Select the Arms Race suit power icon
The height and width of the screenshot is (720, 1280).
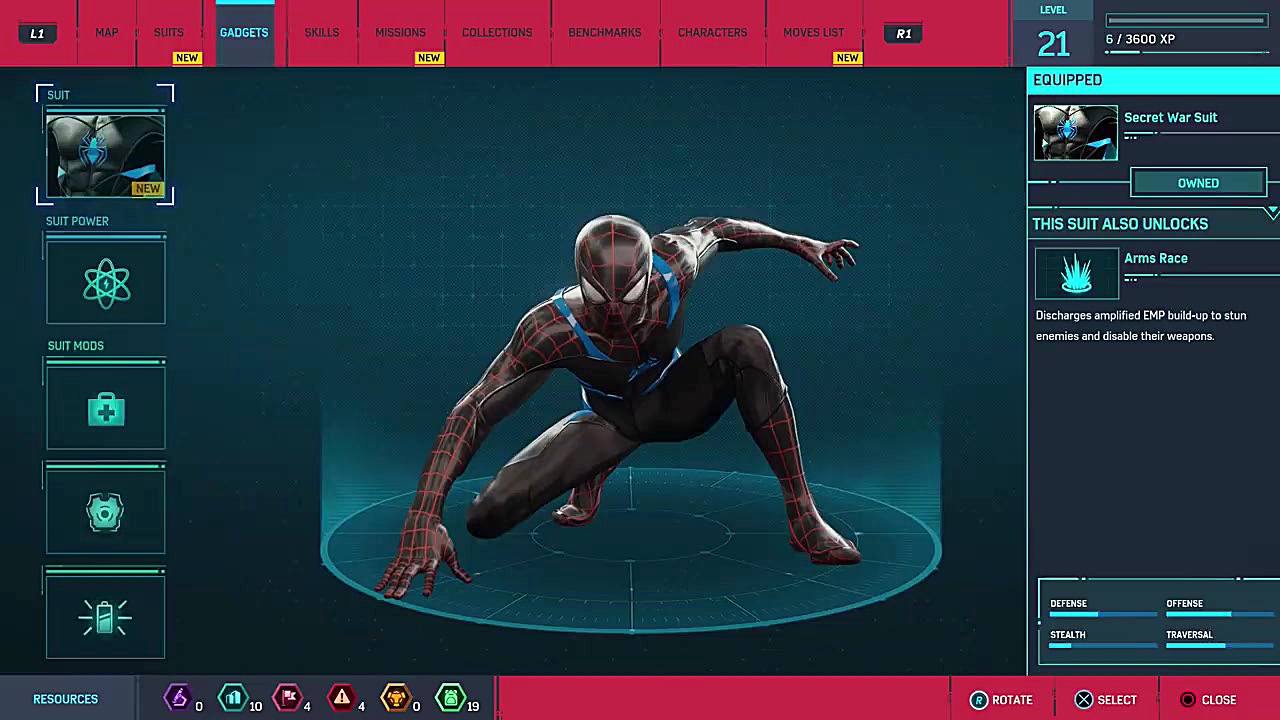pos(1076,273)
